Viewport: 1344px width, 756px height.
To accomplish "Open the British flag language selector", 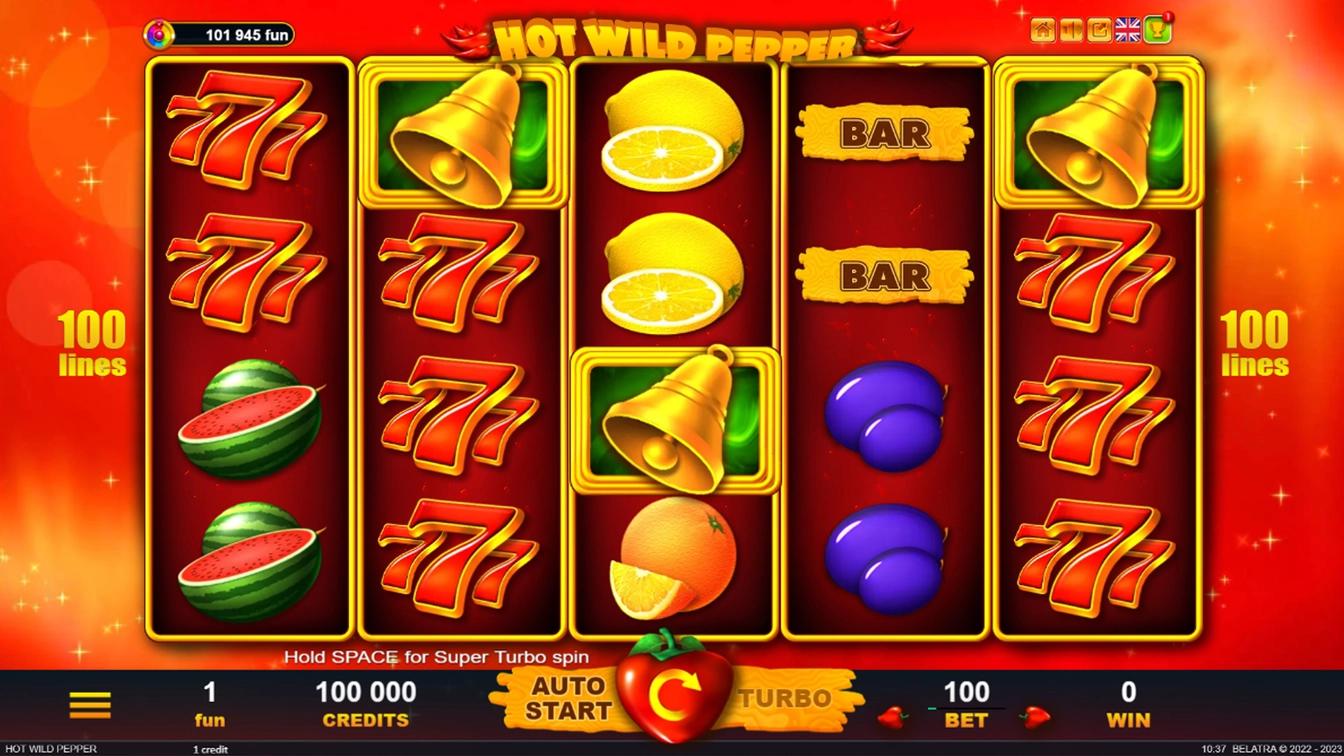I will [1127, 30].
